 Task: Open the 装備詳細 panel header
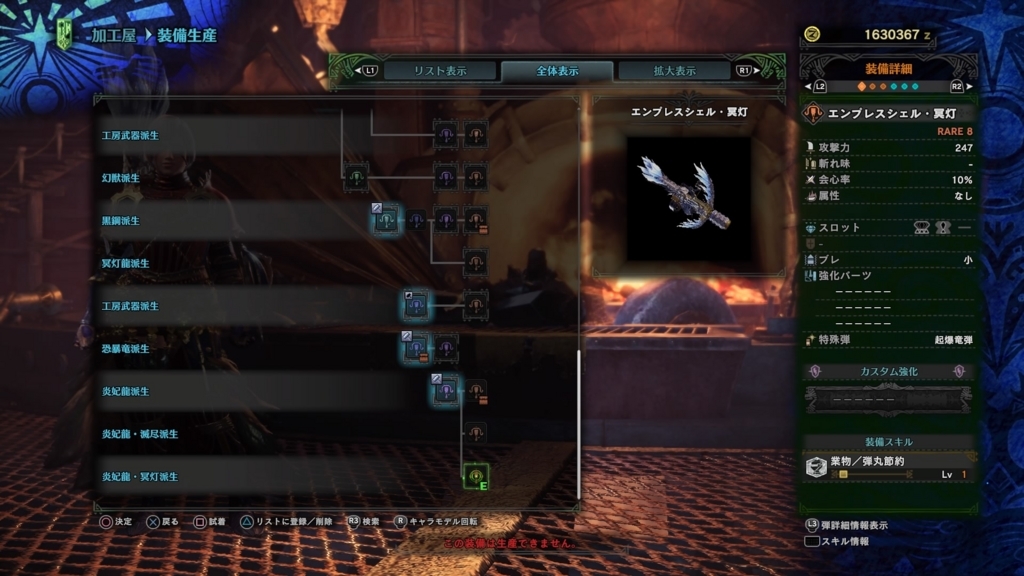pos(888,70)
